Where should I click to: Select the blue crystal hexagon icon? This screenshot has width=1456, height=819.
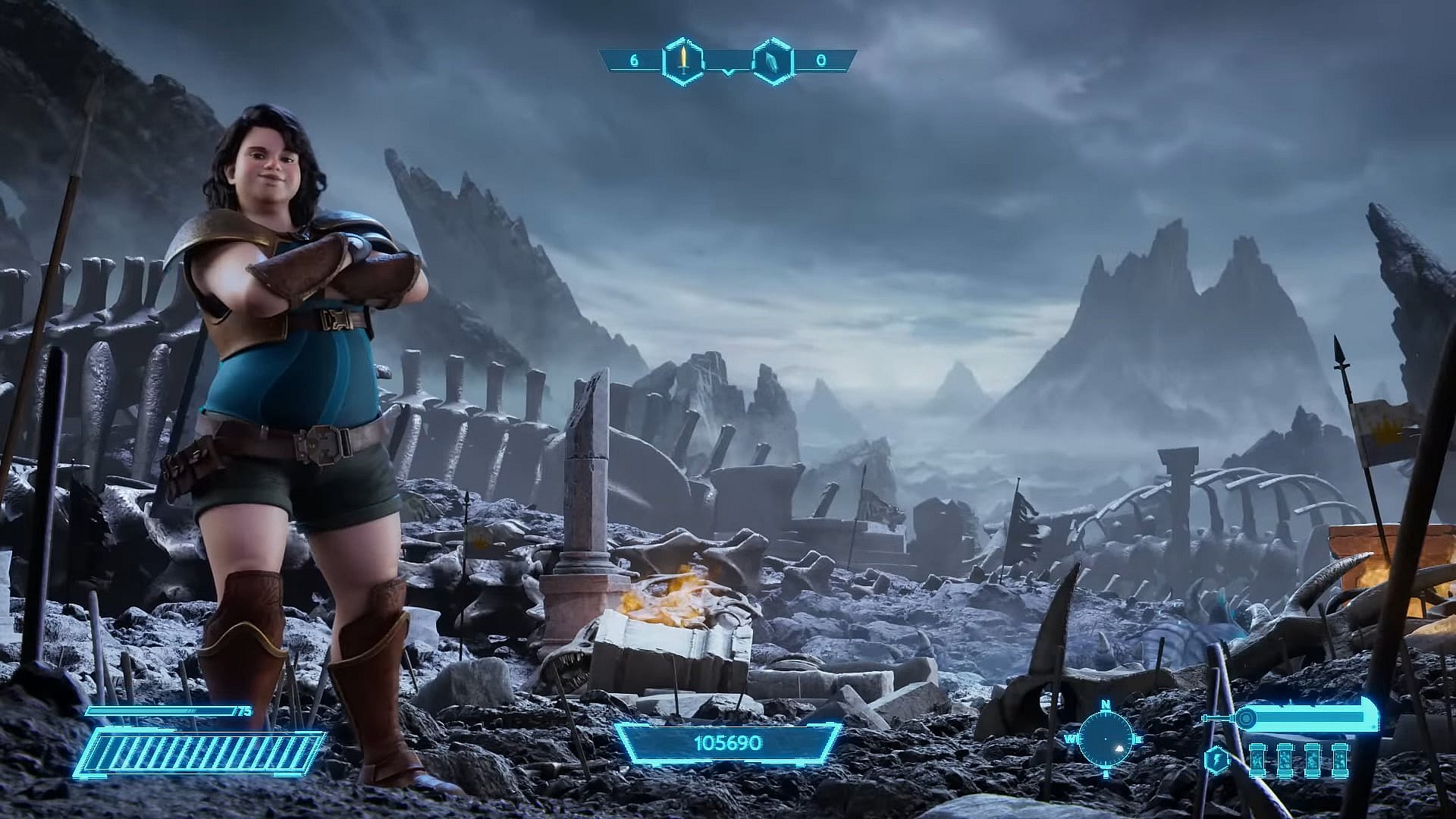coord(773,60)
